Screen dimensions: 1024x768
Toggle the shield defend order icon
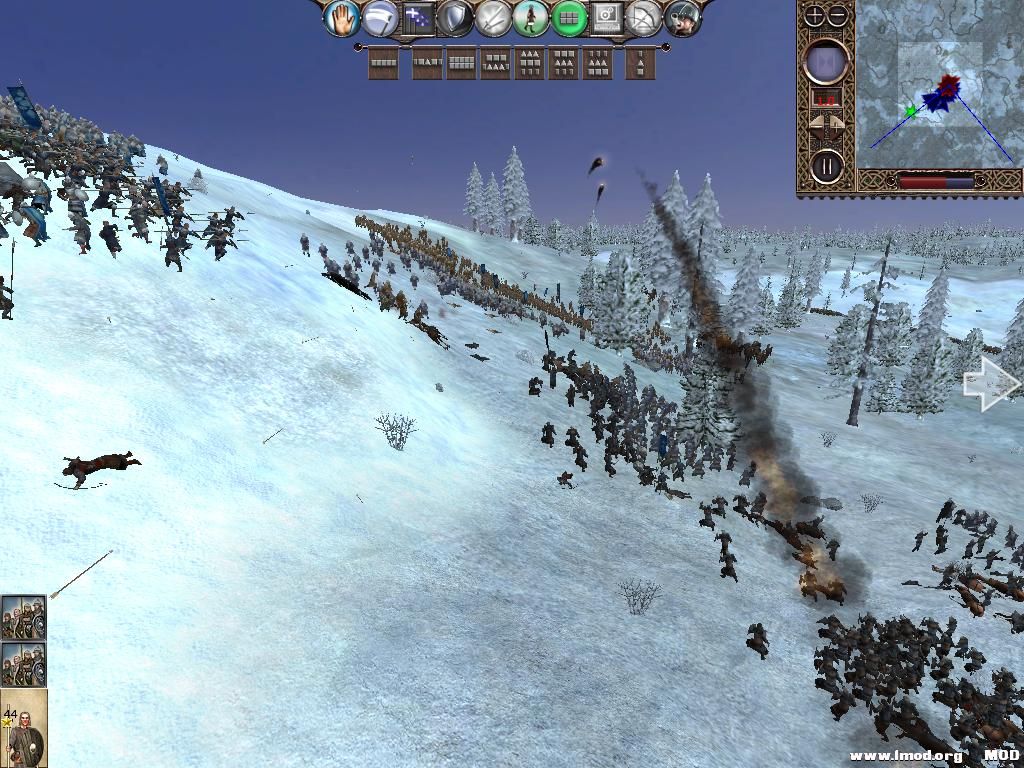tap(455, 18)
